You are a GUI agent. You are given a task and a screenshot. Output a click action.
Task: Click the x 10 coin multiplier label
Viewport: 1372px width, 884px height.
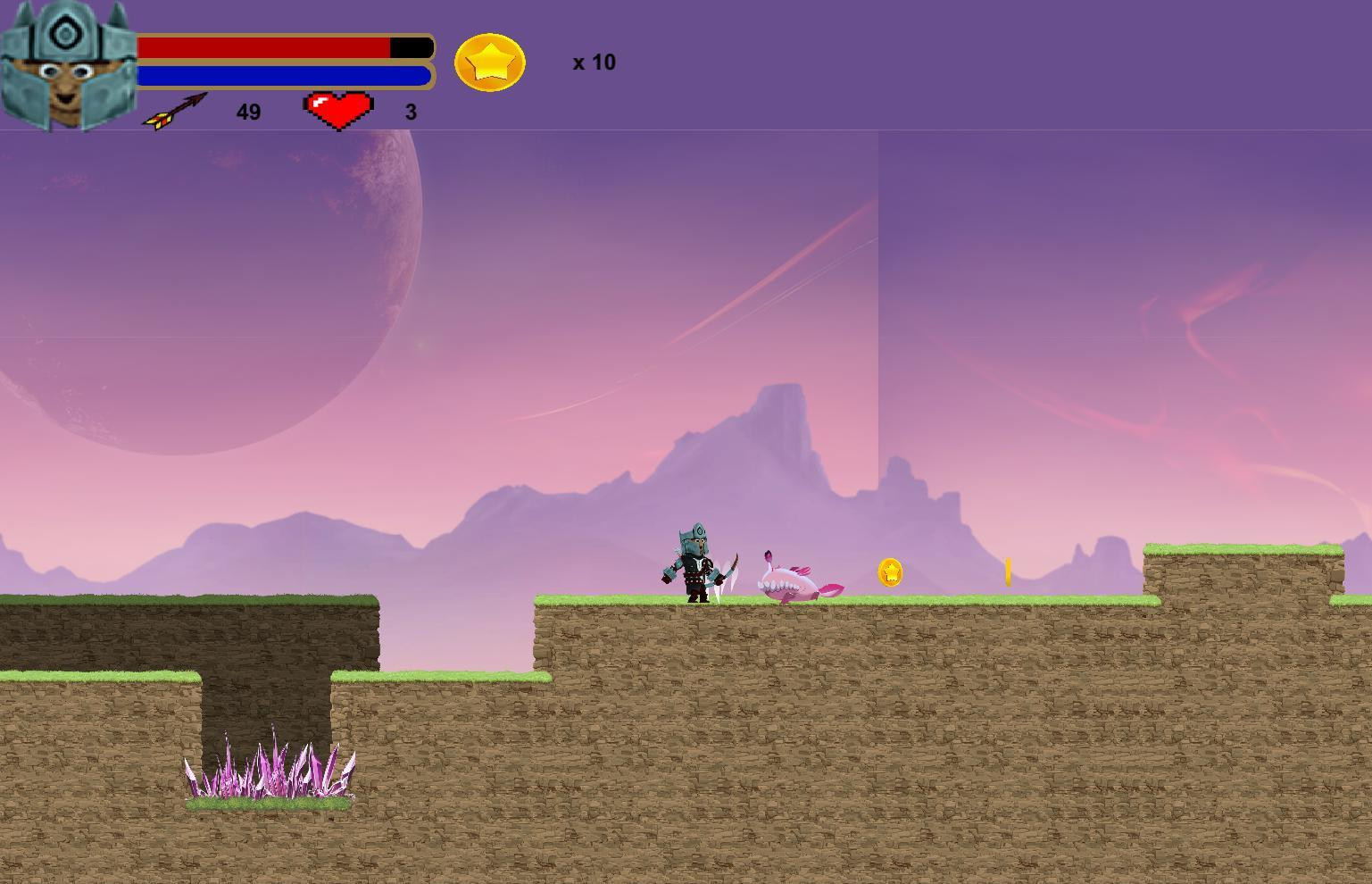point(592,63)
